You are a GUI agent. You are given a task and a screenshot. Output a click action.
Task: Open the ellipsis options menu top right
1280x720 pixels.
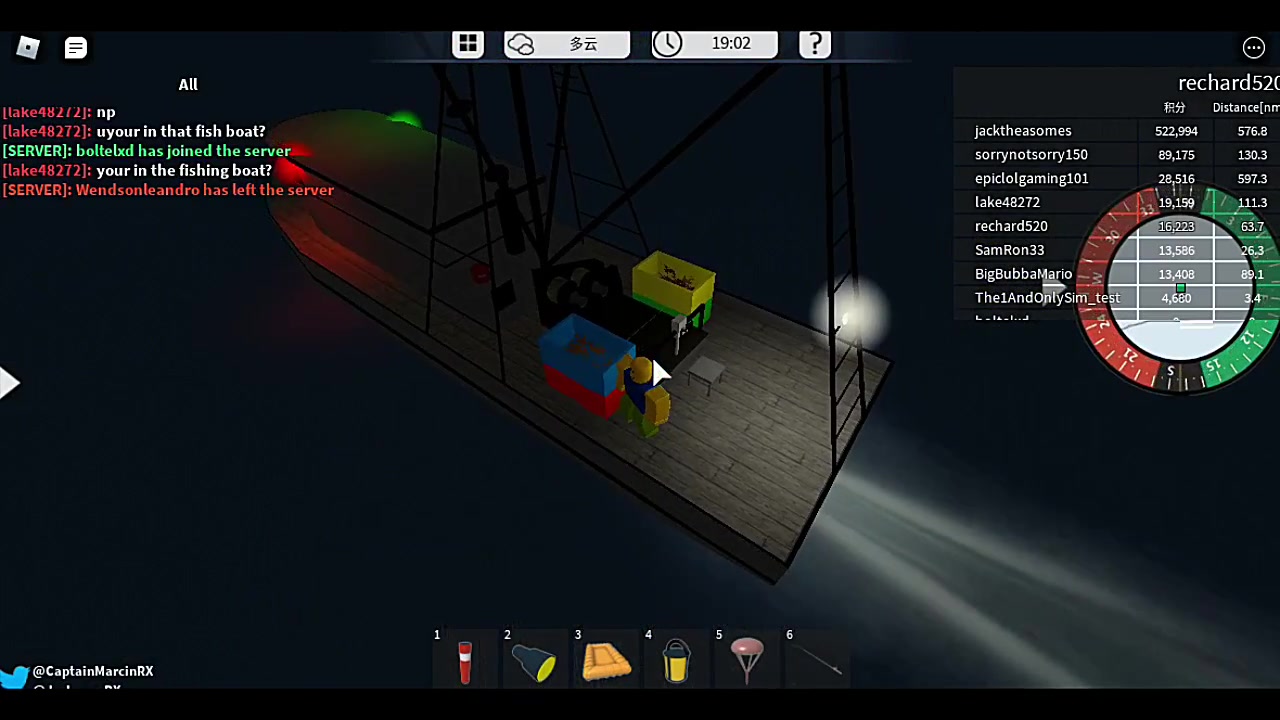(x=1254, y=47)
